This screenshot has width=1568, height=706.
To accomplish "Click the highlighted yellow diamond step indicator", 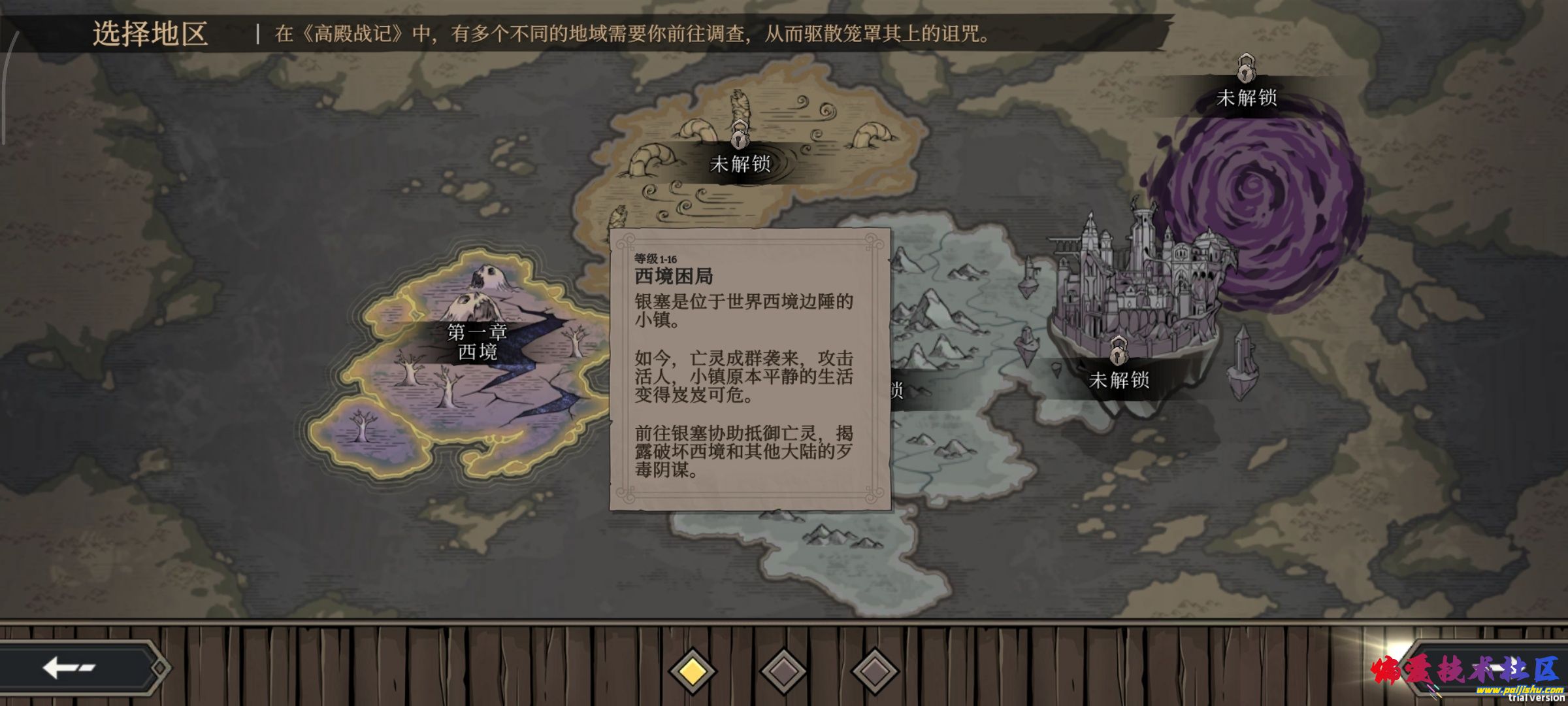I will (693, 671).
